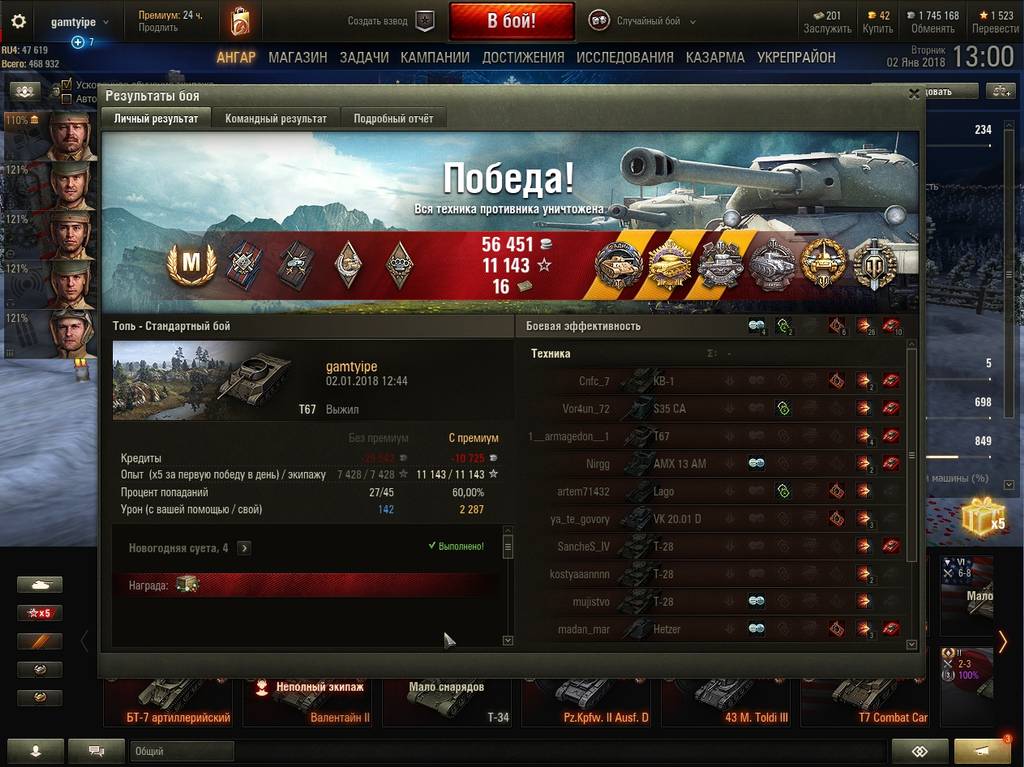Open the КАМПАНИИ menu
The height and width of the screenshot is (767, 1024).
click(x=435, y=58)
